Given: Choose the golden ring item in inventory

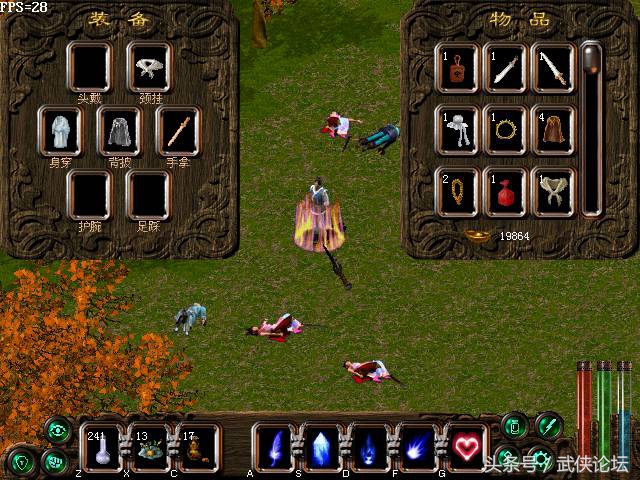Looking at the screenshot, I should (505, 130).
